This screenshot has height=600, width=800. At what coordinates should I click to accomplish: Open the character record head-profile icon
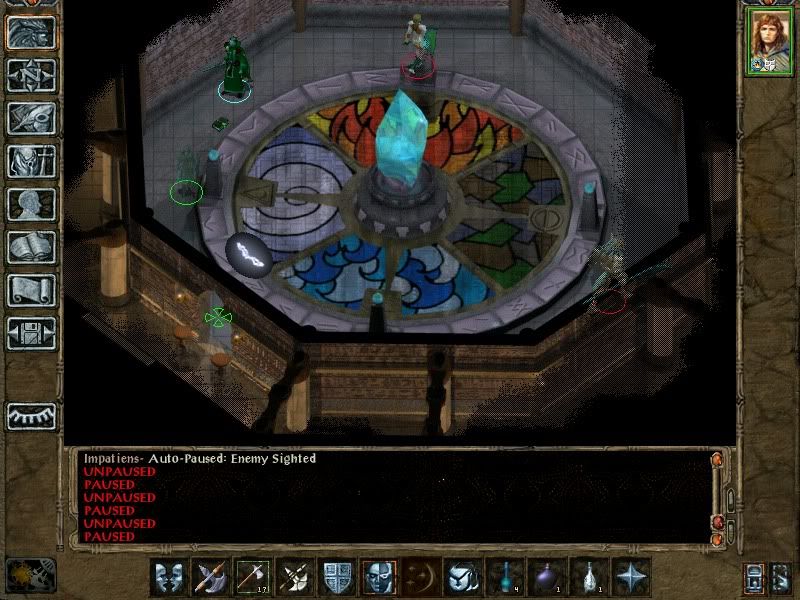click(31, 204)
